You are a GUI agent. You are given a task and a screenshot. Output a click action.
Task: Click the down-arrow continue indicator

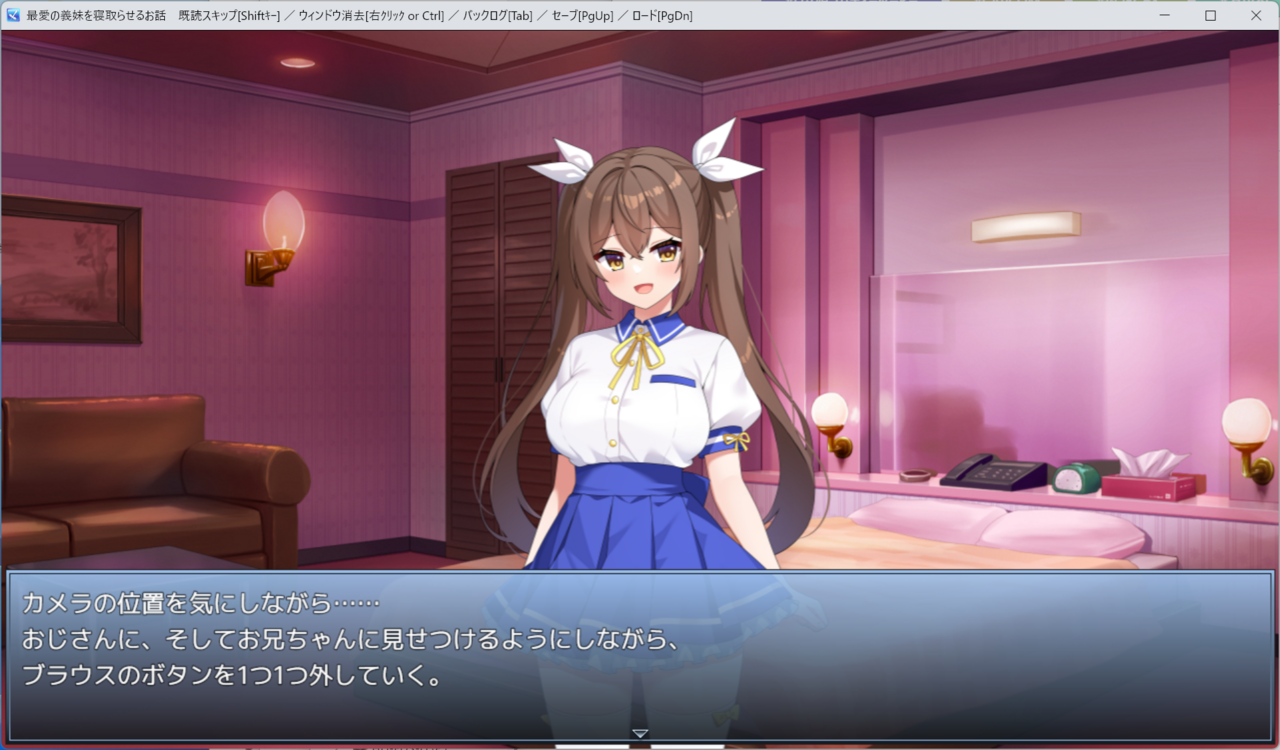(640, 734)
